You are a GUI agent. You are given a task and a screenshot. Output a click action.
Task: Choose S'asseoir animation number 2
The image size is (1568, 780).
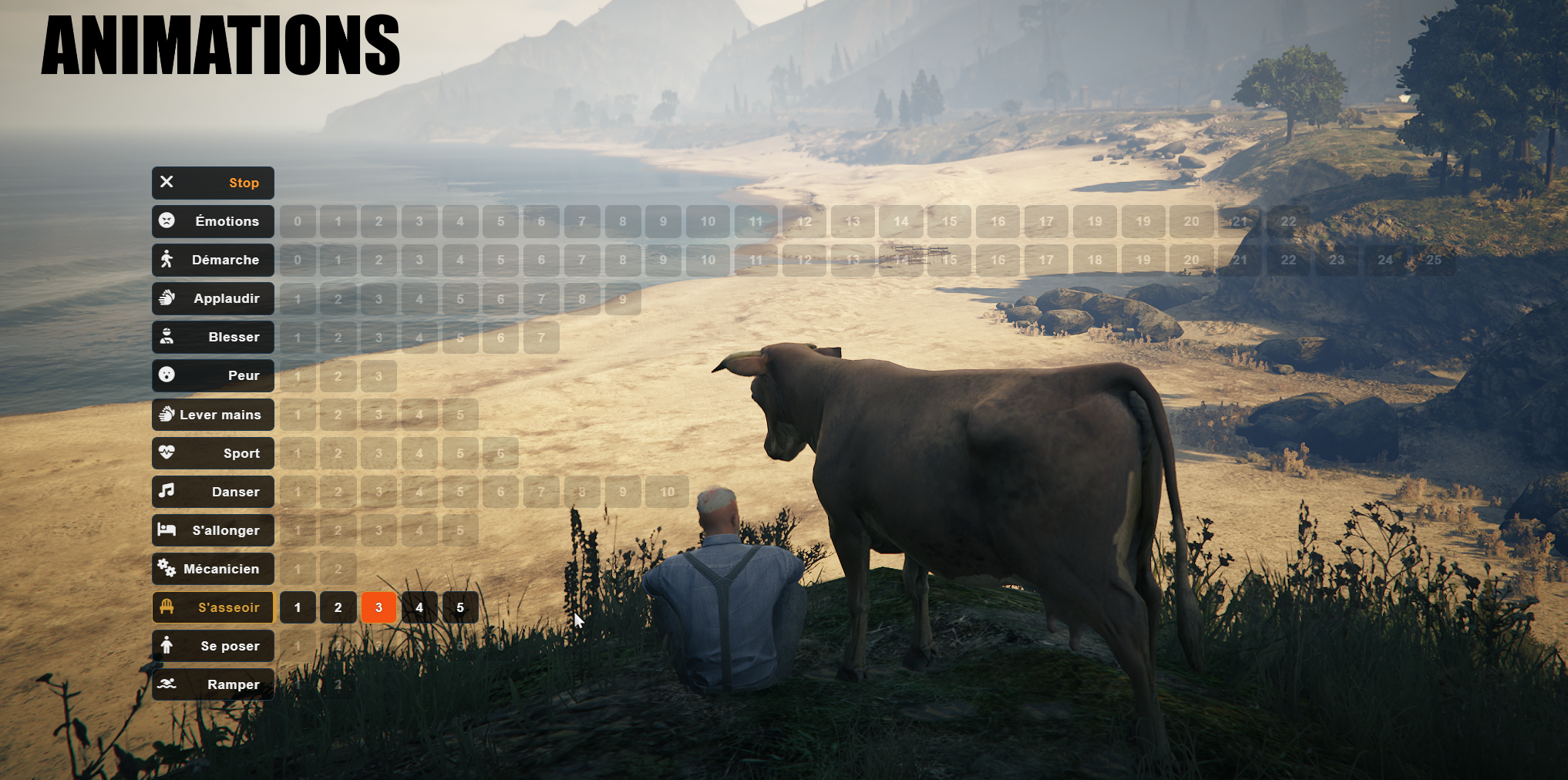[x=338, y=607]
